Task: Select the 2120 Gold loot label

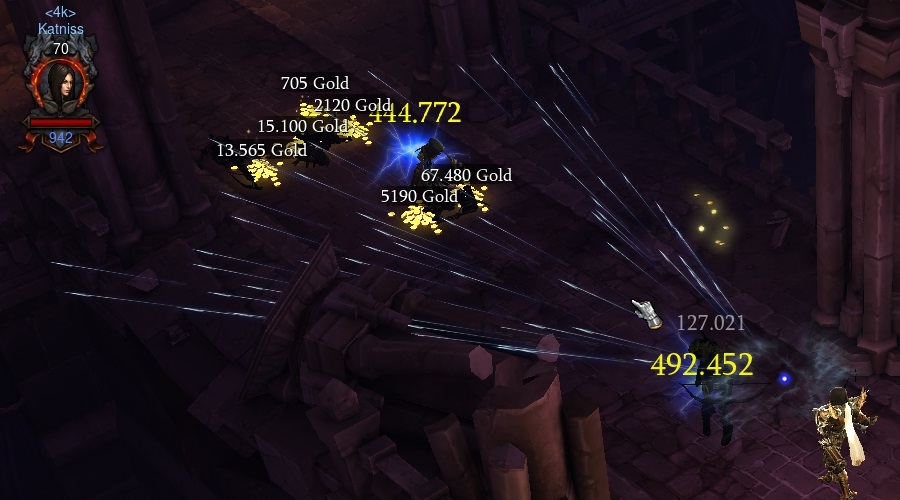Action: coord(351,105)
